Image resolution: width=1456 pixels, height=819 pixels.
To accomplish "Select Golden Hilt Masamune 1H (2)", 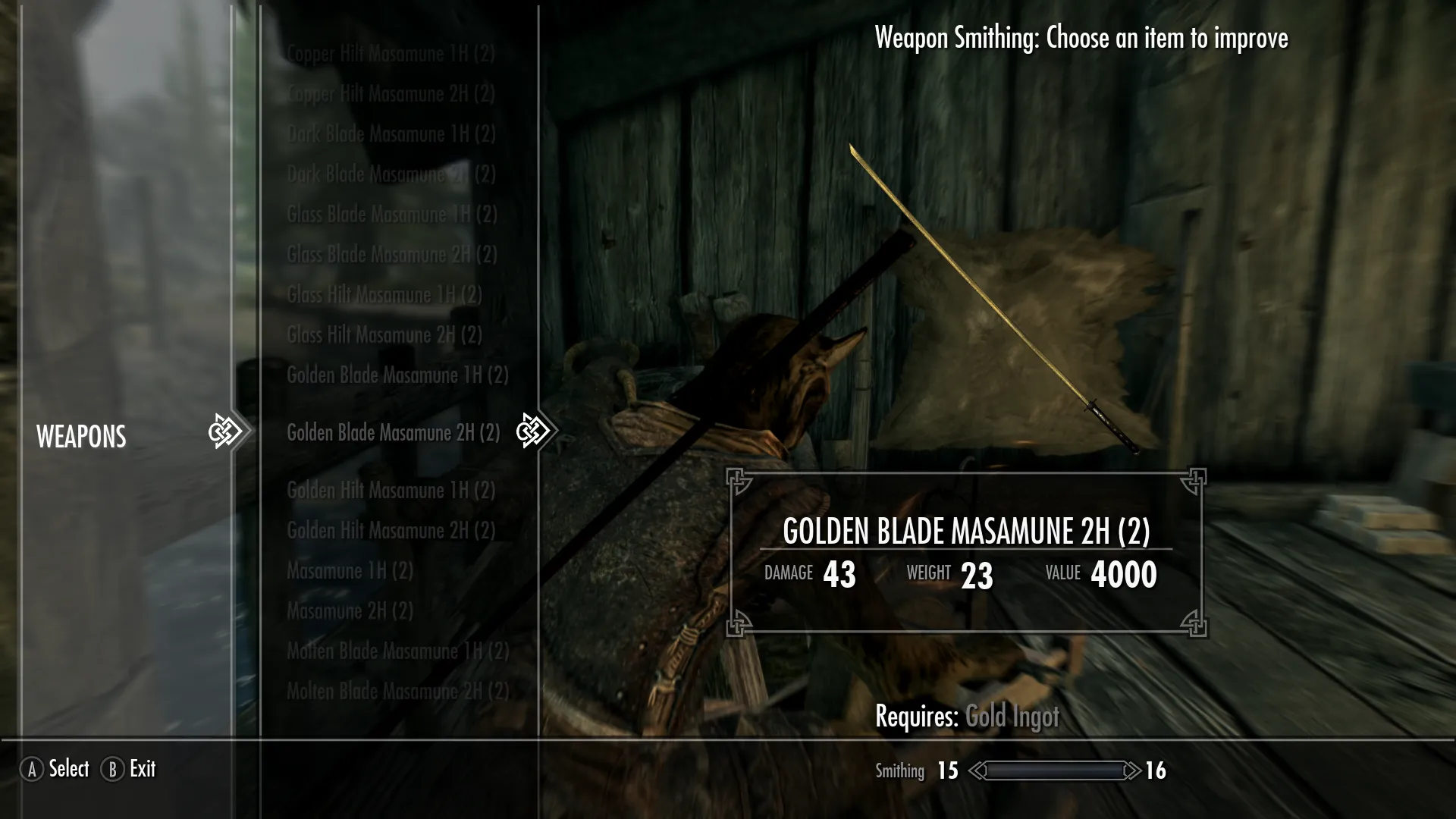I will click(x=391, y=491).
